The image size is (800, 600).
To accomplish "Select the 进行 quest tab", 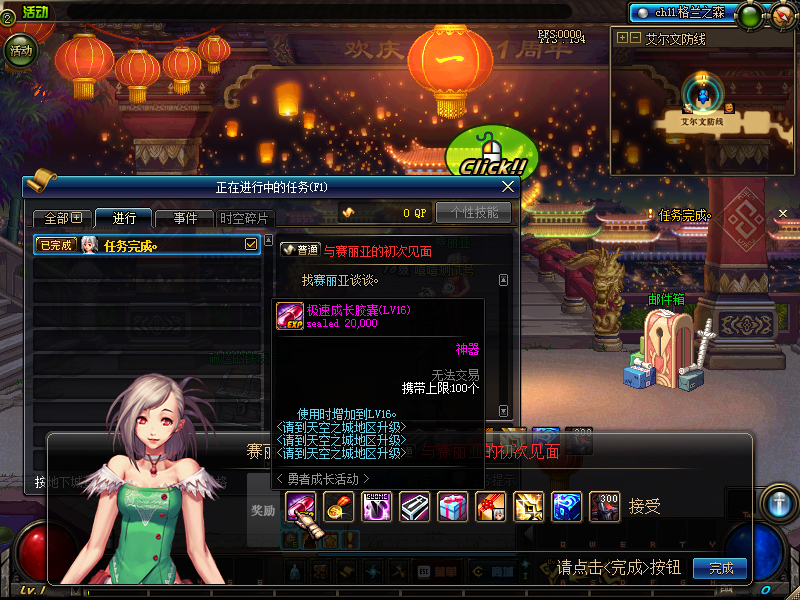I will click(x=124, y=218).
